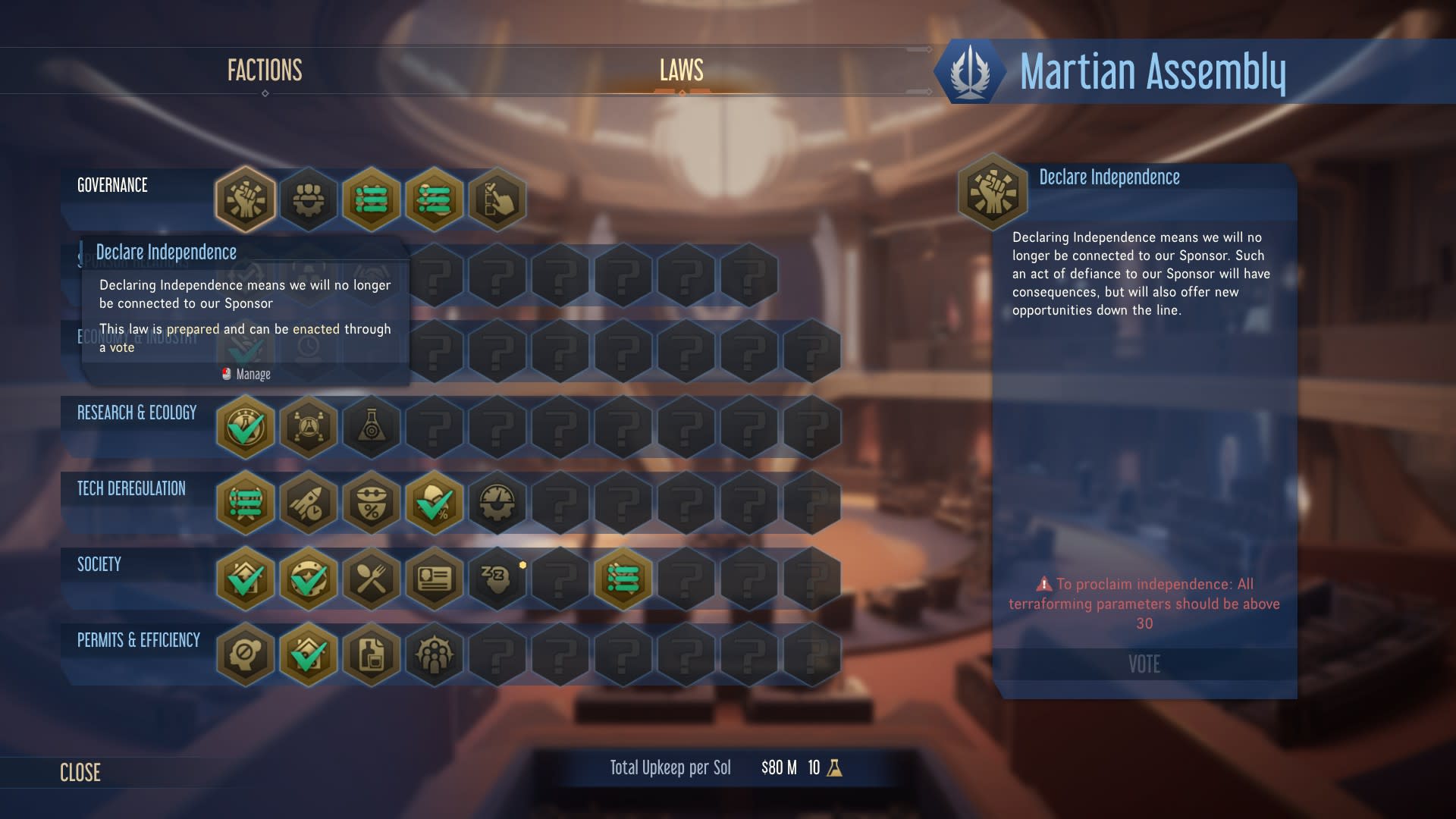1456x819 pixels.
Task: Switch to the Factions tab
Action: (265, 71)
